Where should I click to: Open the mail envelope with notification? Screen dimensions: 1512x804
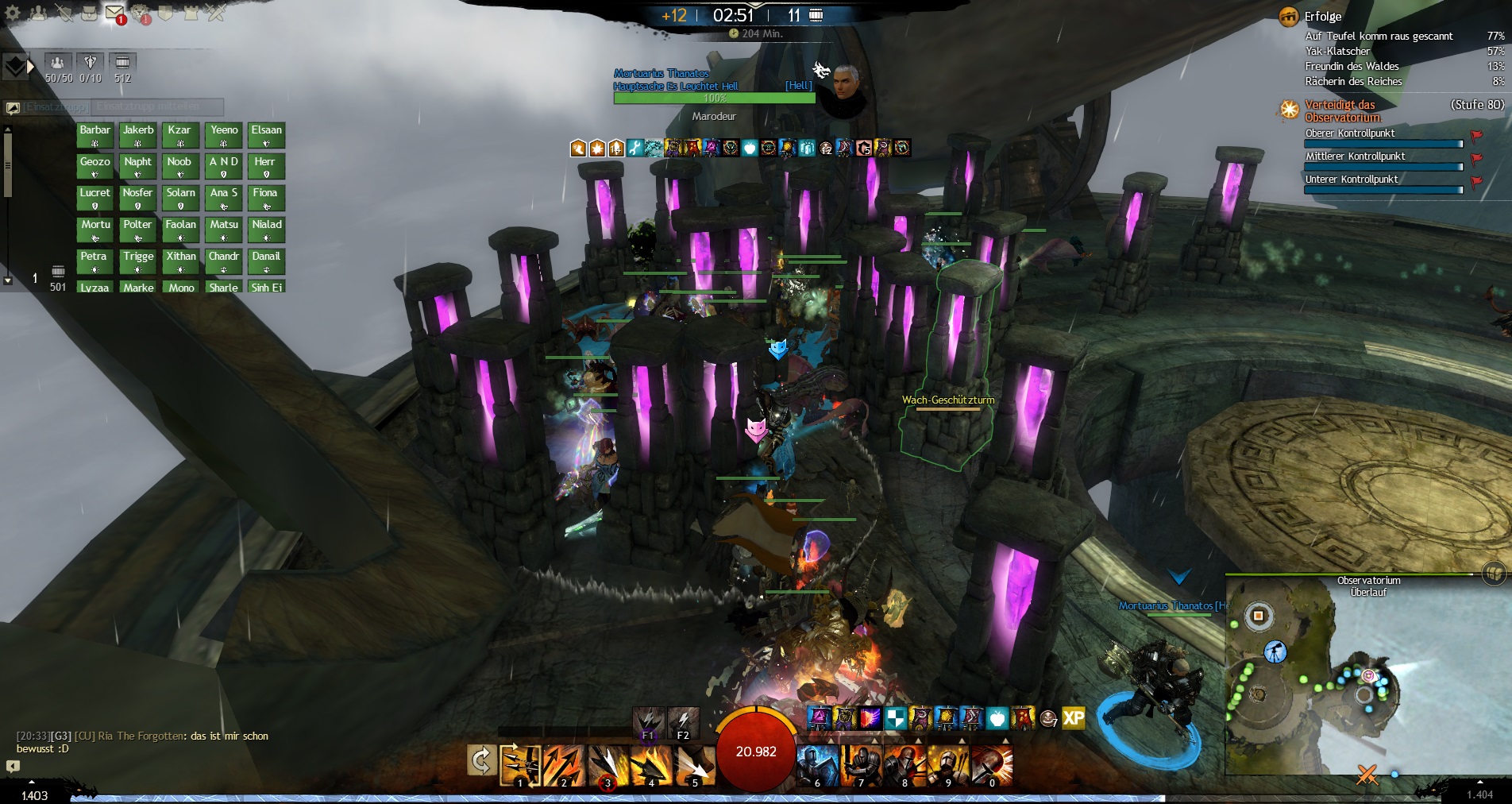(115, 13)
